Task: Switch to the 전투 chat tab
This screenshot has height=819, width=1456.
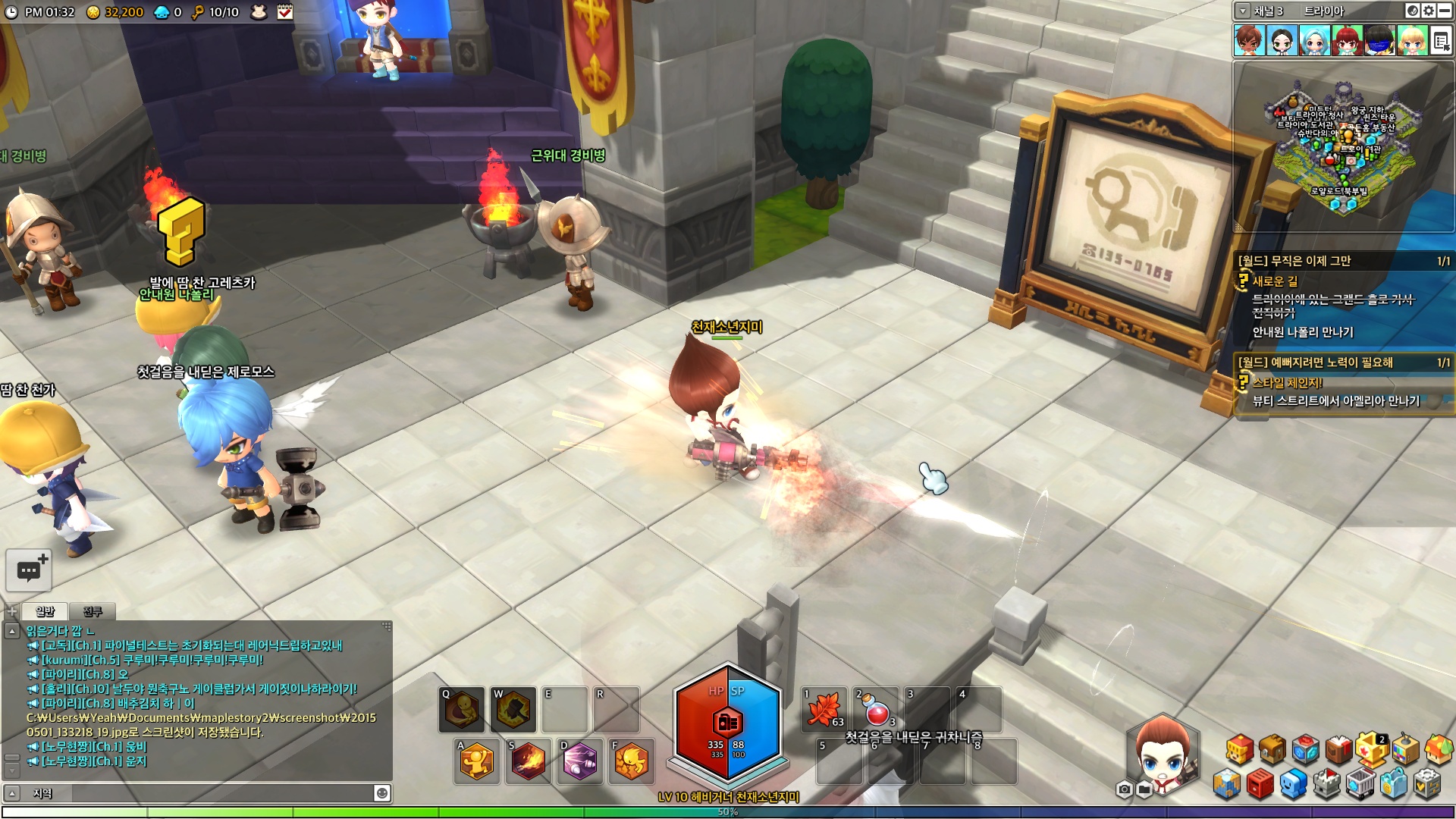Action: coord(93,611)
